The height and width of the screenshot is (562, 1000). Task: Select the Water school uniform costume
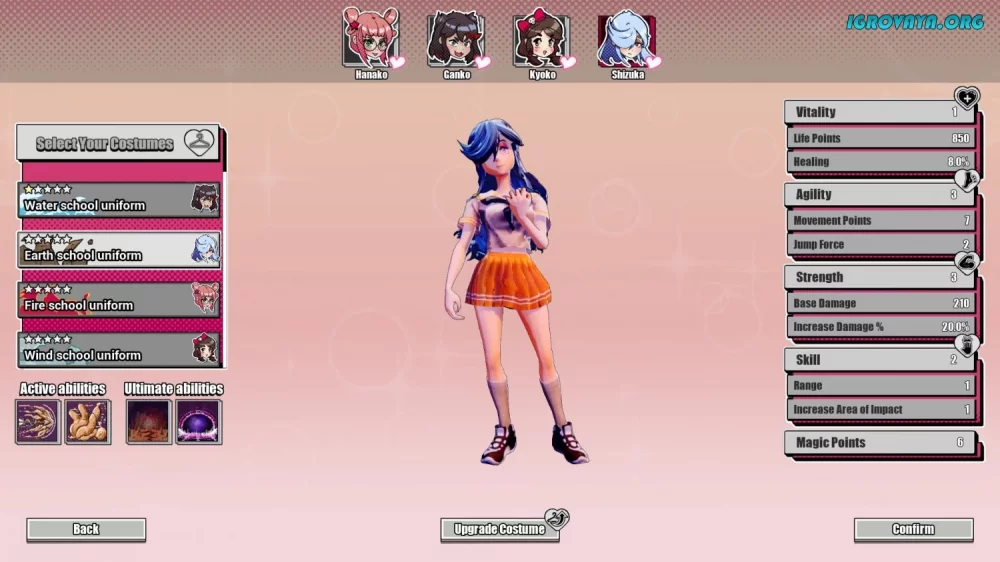[119, 200]
